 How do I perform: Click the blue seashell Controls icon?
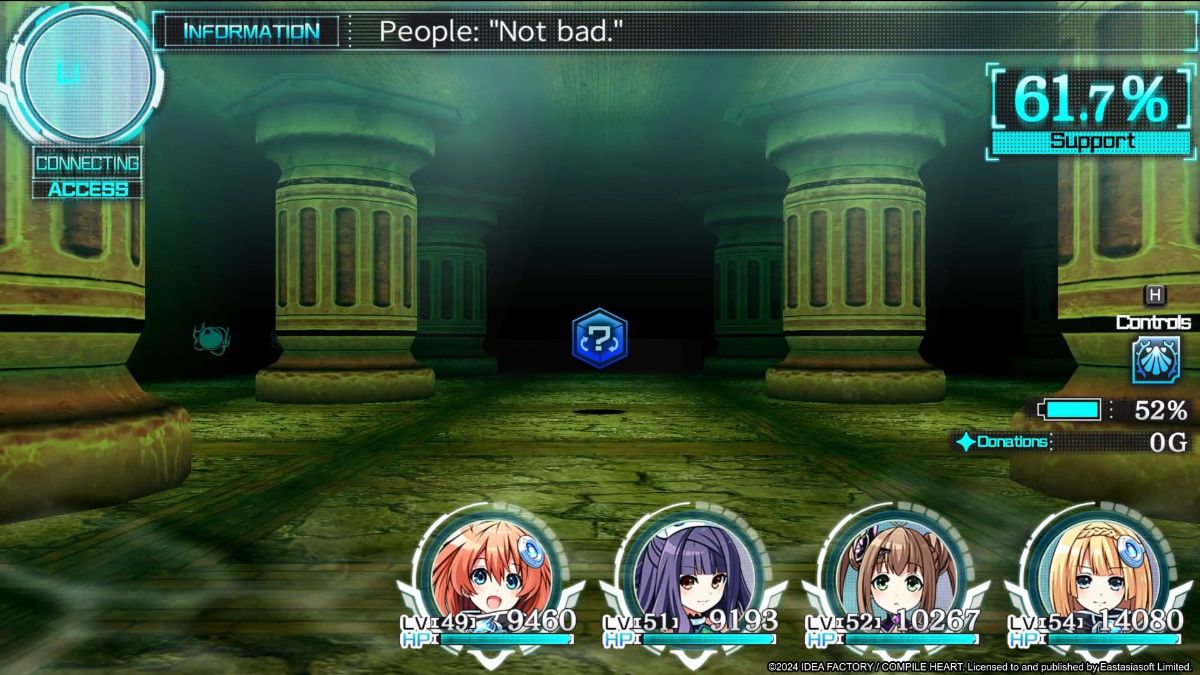pyautogui.click(x=1155, y=360)
